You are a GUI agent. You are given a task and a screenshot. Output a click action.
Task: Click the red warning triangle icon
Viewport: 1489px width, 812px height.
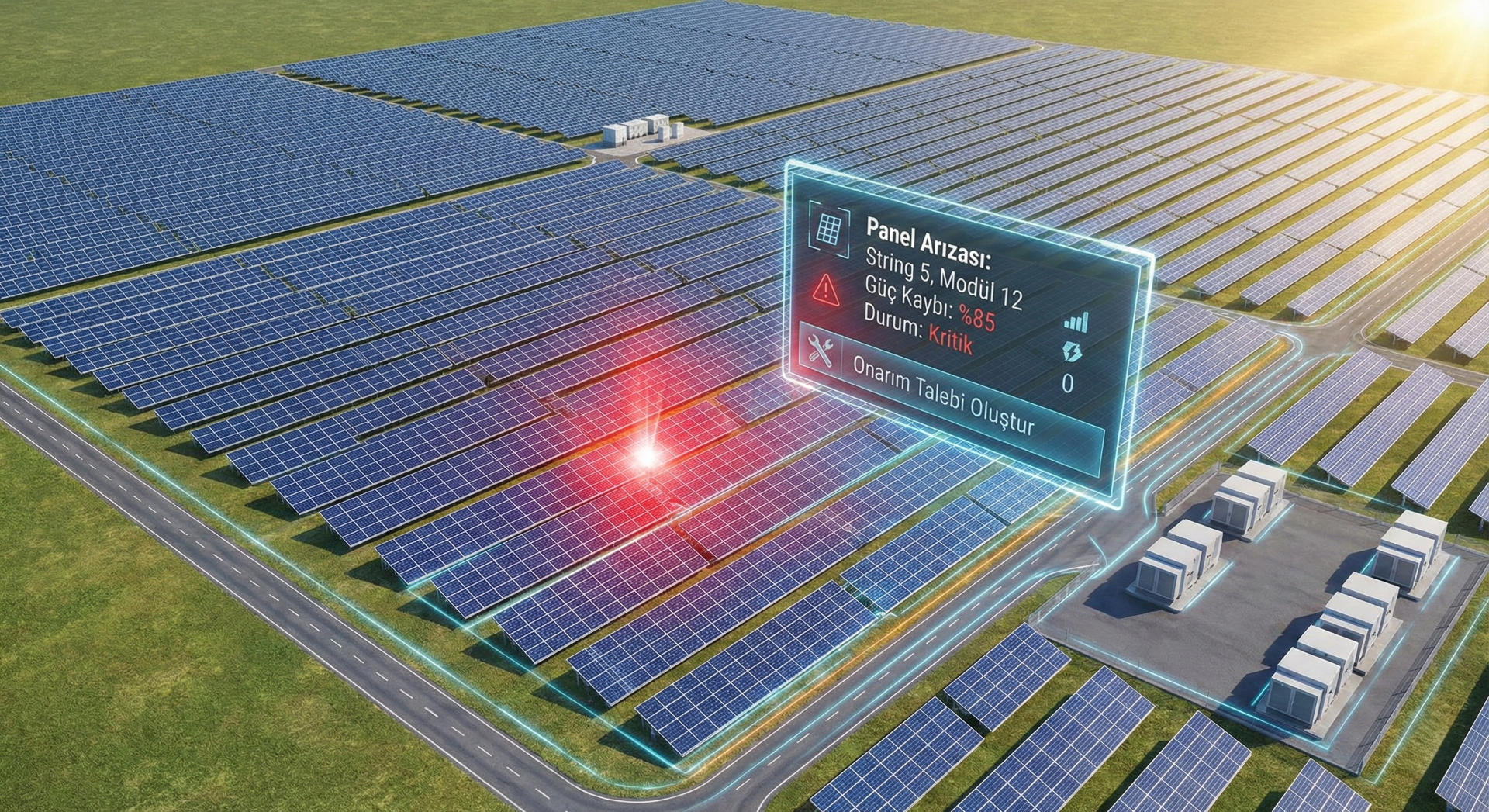[x=825, y=289]
